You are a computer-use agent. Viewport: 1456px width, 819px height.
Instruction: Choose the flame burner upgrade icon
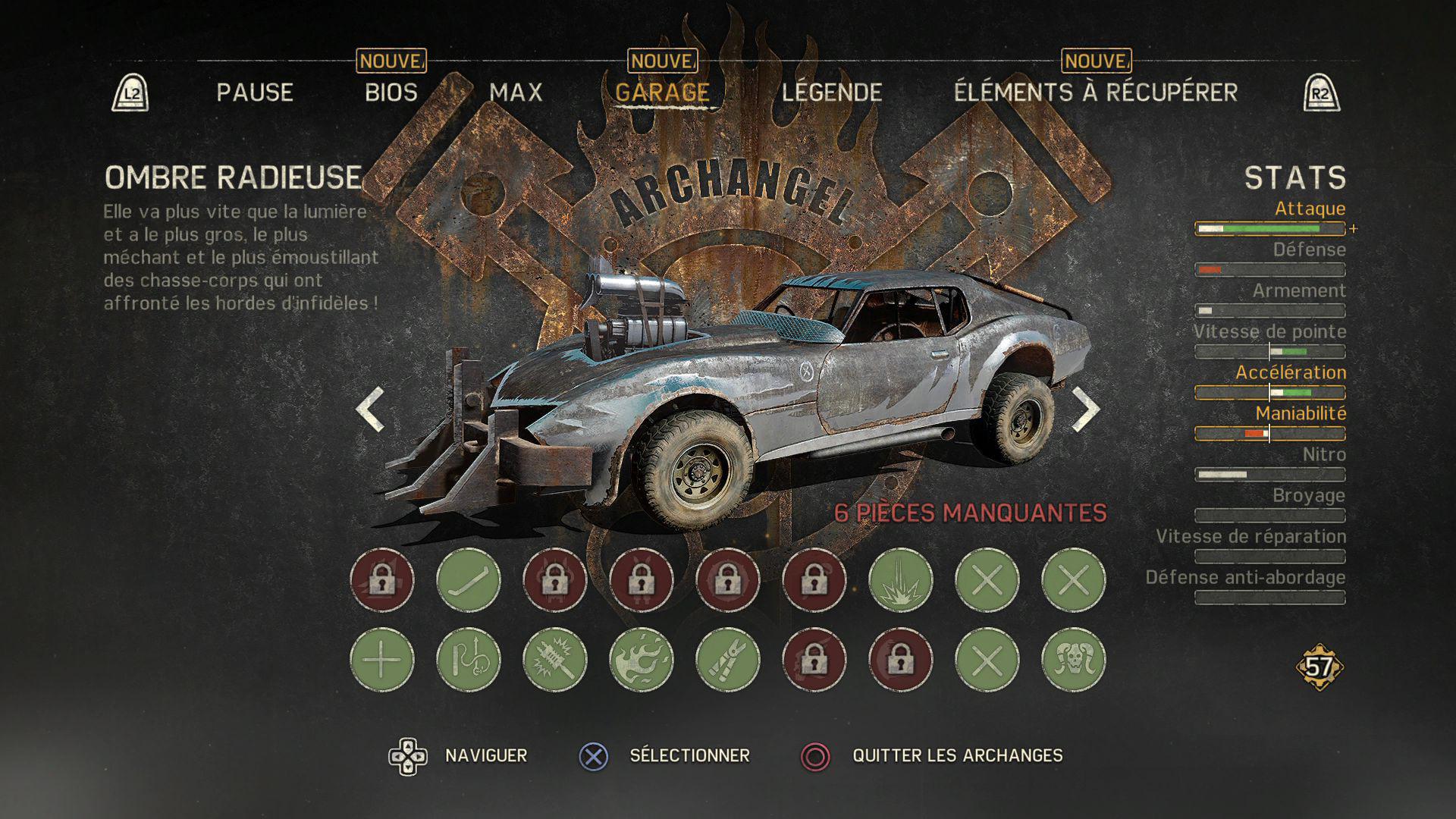[x=642, y=660]
